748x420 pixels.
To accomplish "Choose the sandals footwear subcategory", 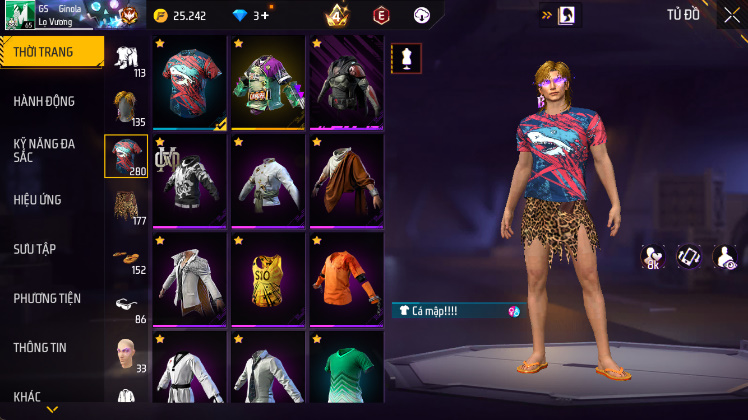I will pyautogui.click(x=126, y=254).
